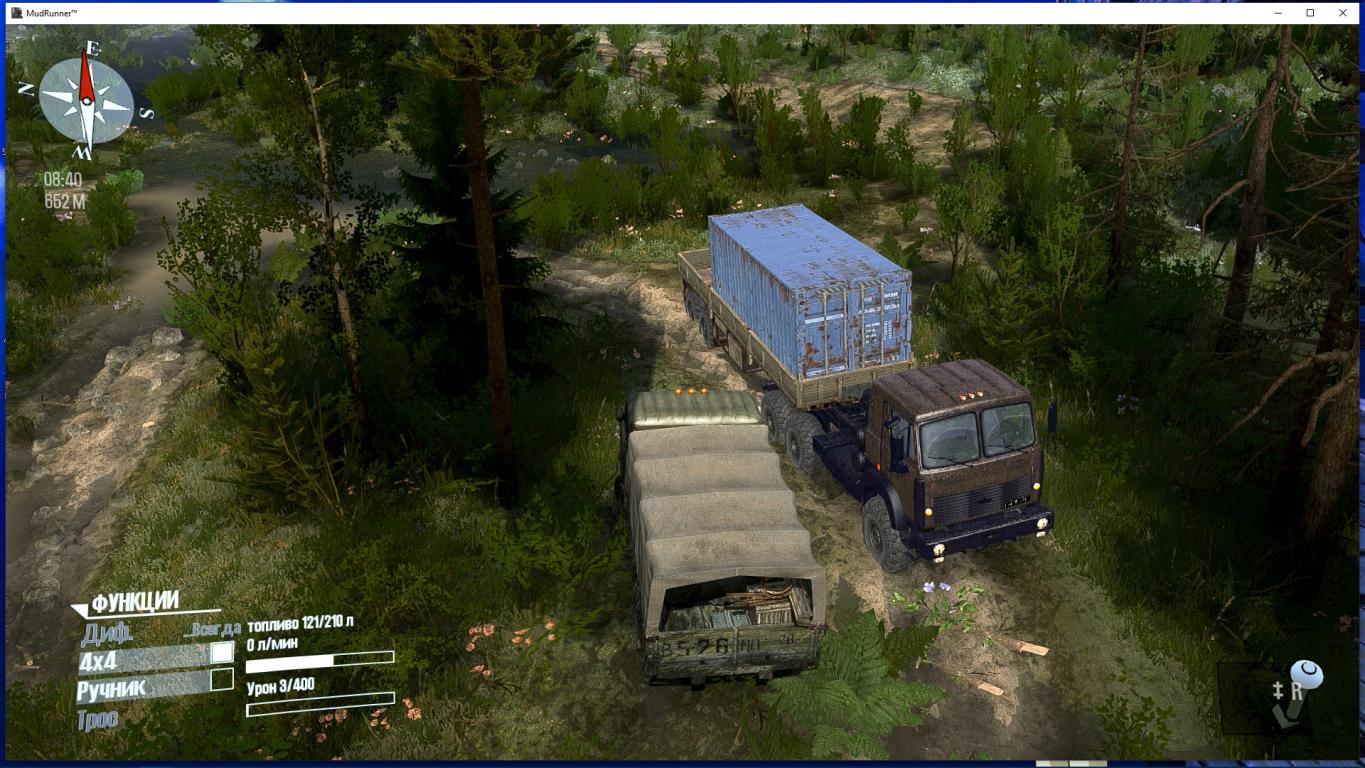The height and width of the screenshot is (768, 1365).
Task: Choose the Трос winch function
Action: [x=97, y=718]
